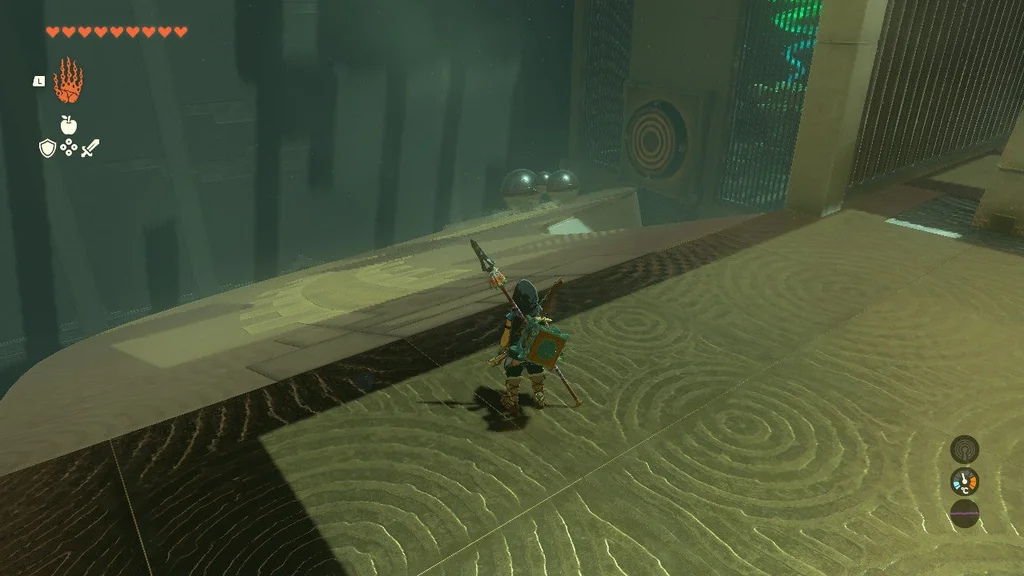Viewport: 1024px width, 576px height.
Task: Select the apple material quick-slot icon
Action: [68, 125]
